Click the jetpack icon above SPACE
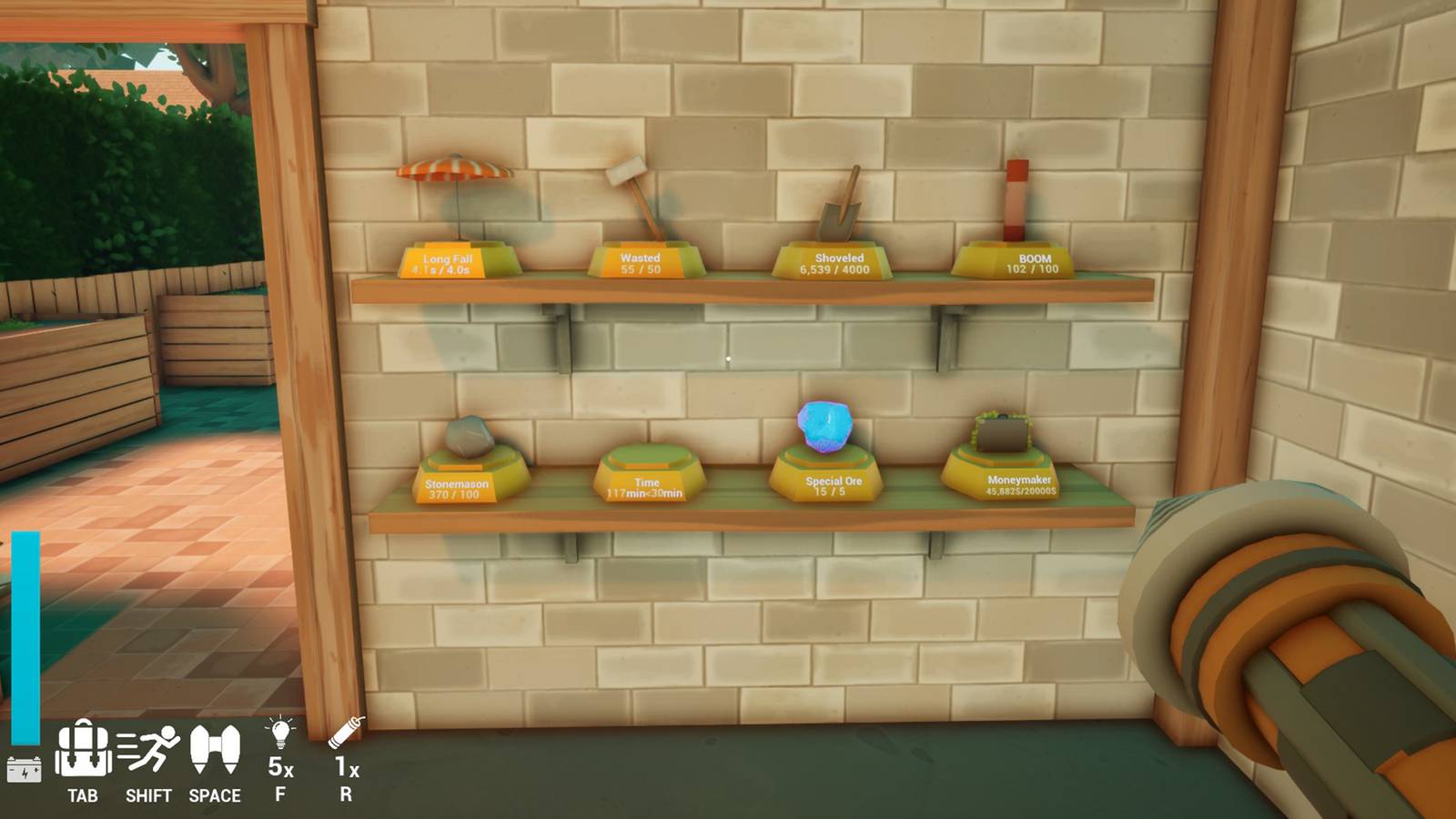 click(214, 748)
